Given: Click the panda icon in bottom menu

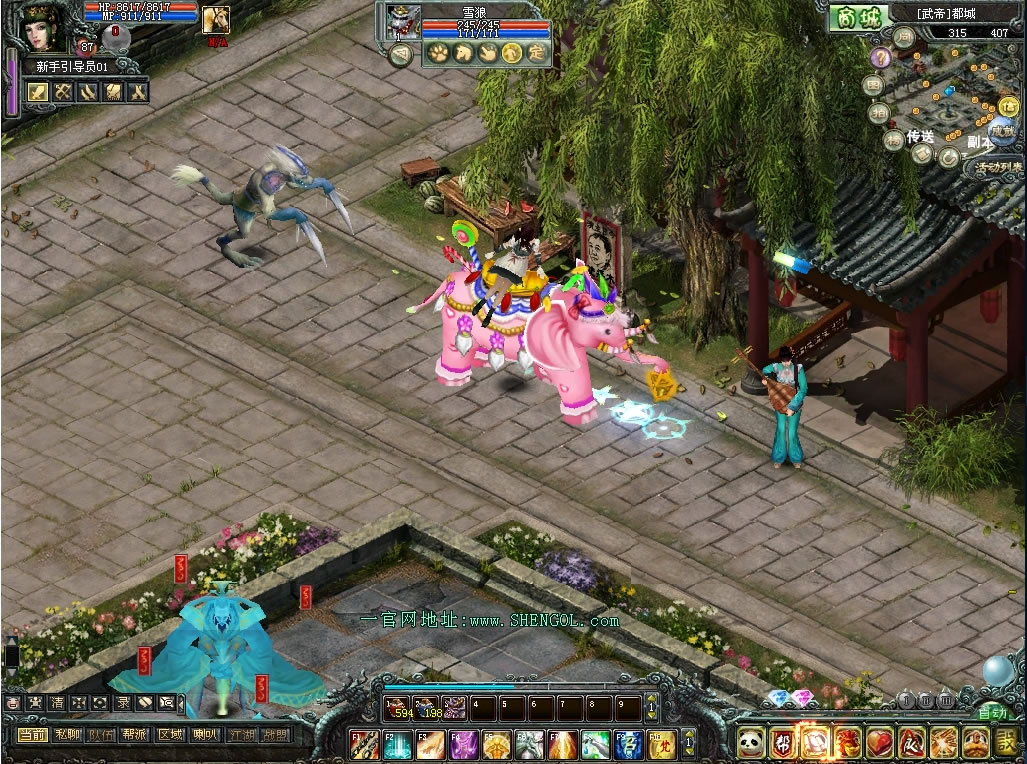Looking at the screenshot, I should pos(751,742).
